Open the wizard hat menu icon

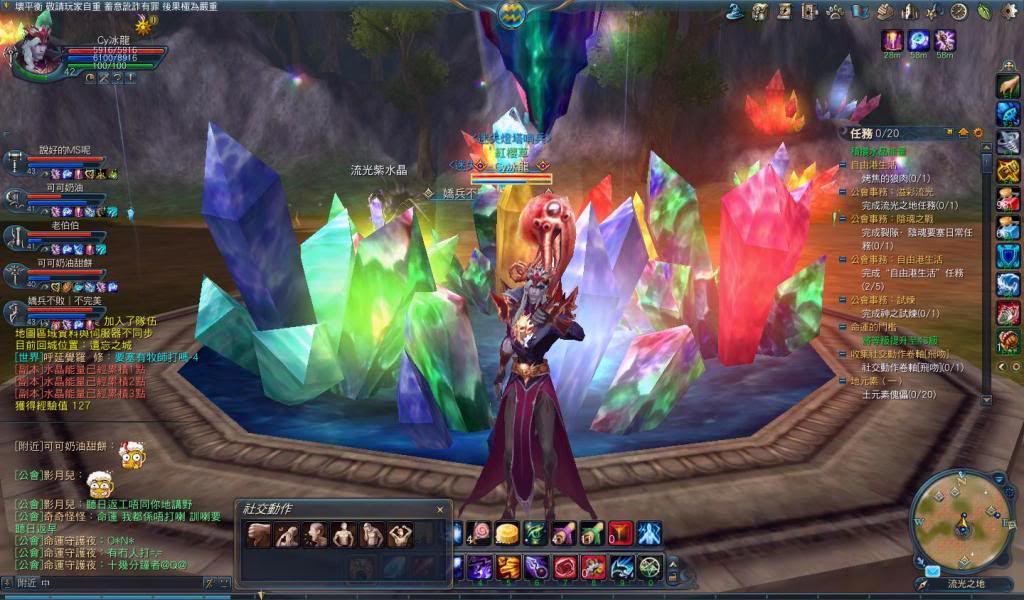tap(734, 11)
